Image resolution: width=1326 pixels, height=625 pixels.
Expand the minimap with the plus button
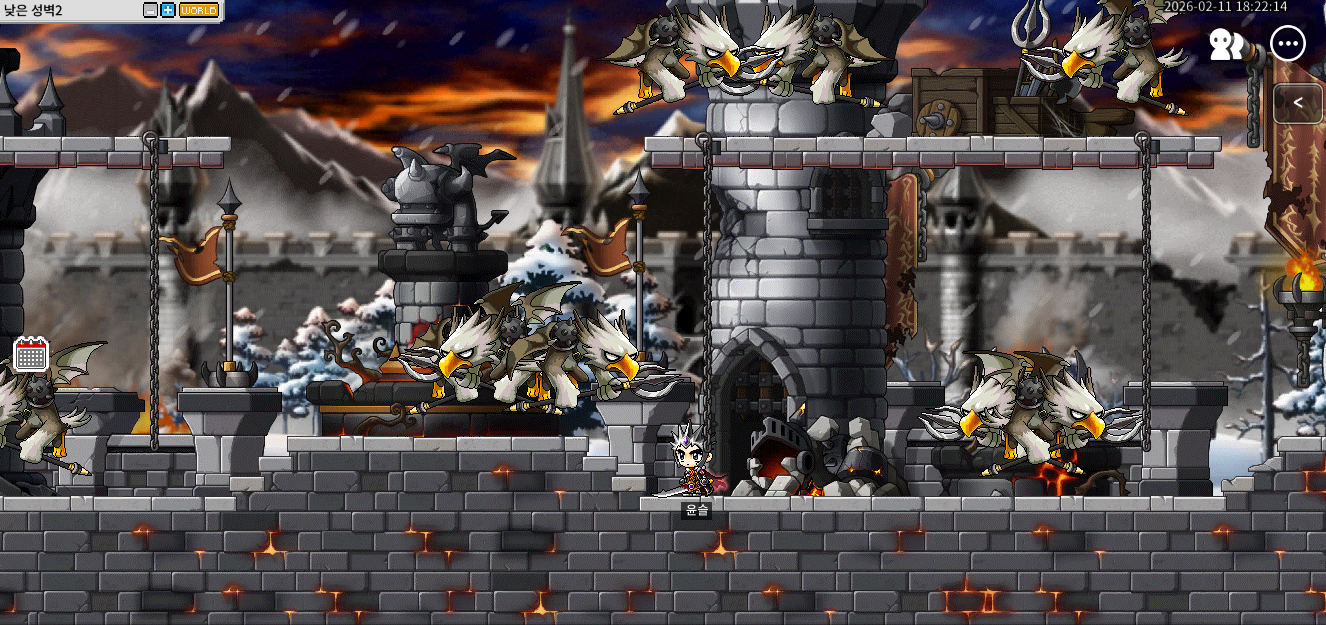[x=168, y=10]
